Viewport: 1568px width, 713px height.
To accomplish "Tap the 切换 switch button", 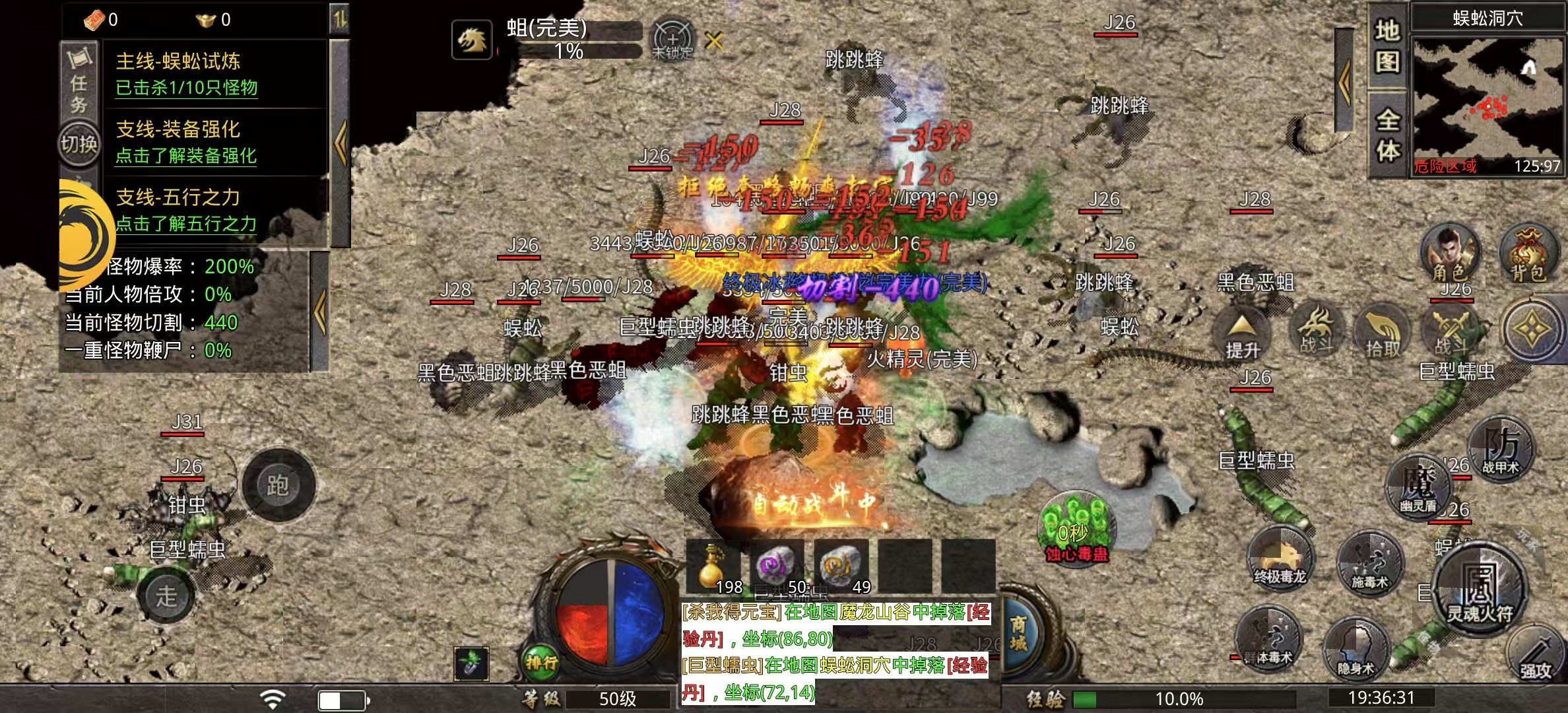I will (x=79, y=143).
